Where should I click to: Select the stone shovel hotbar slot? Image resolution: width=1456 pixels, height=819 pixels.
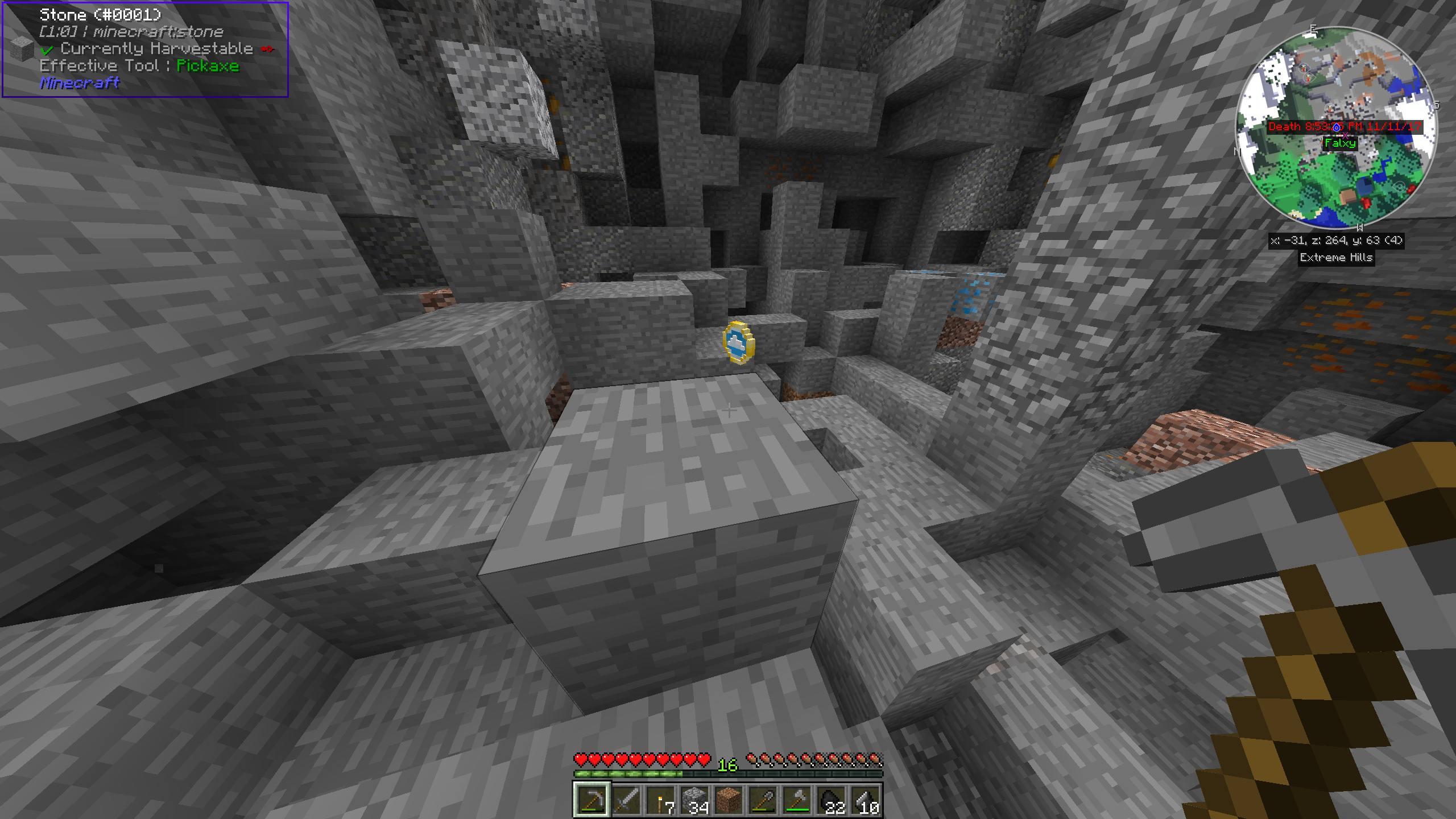(x=763, y=800)
